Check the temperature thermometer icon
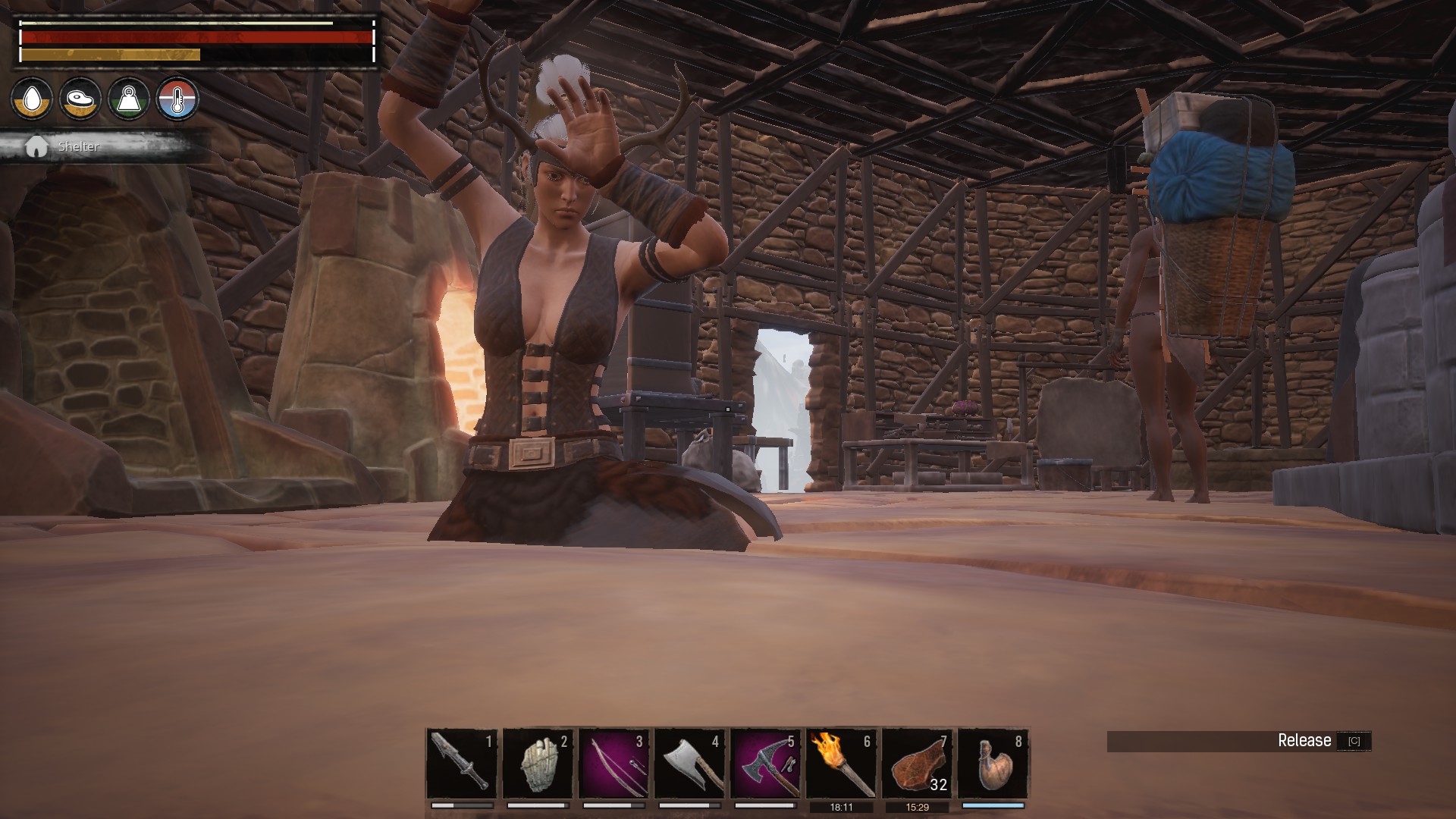Image resolution: width=1456 pixels, height=819 pixels. [x=177, y=99]
